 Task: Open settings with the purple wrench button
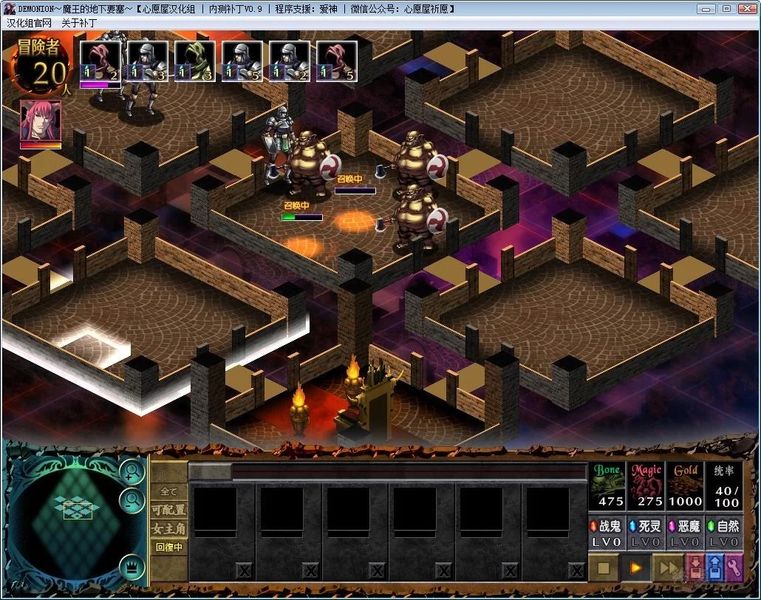pos(734,568)
